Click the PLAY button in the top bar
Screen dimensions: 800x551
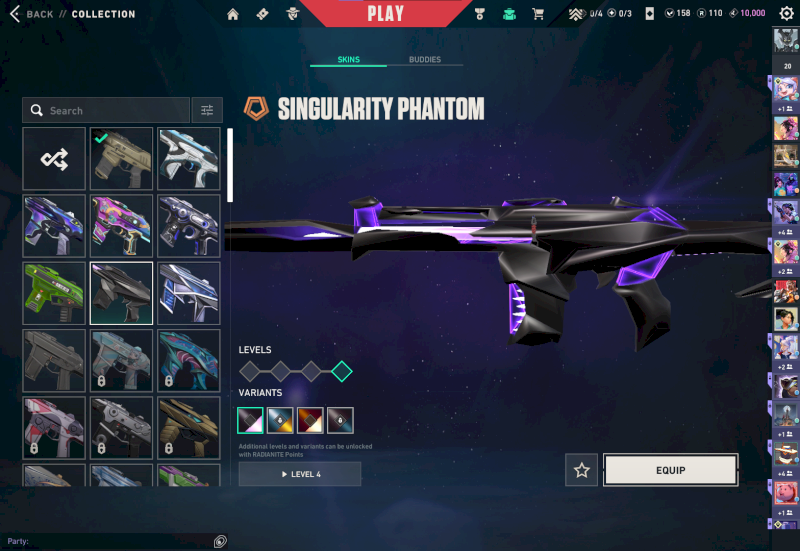386,14
